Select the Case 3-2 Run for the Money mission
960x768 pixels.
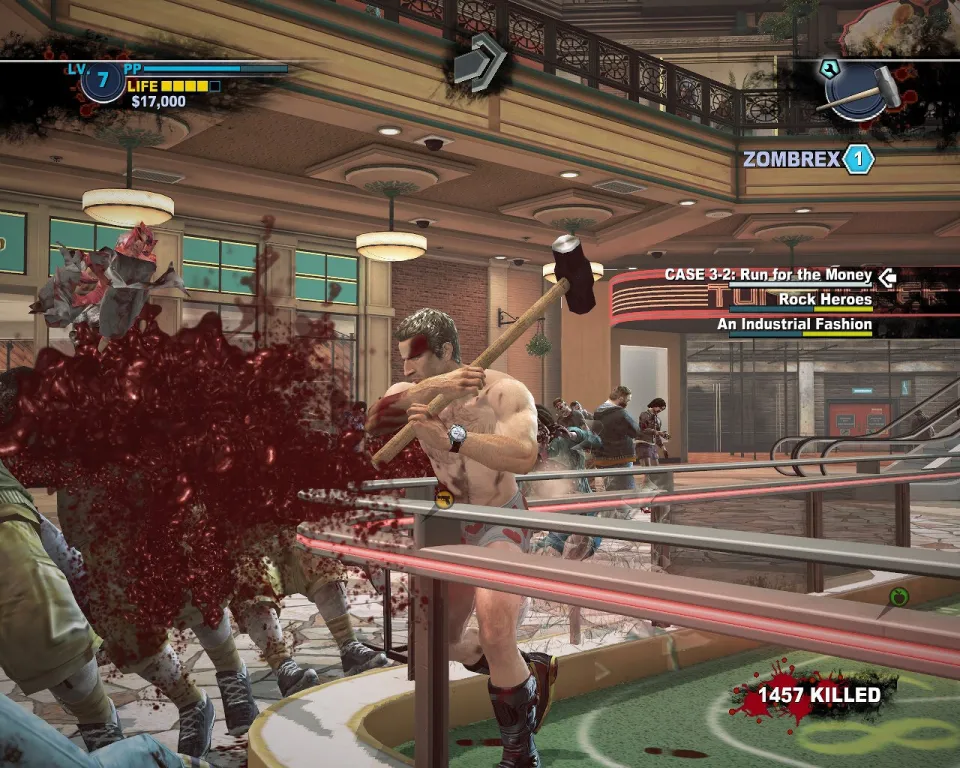(x=768, y=275)
